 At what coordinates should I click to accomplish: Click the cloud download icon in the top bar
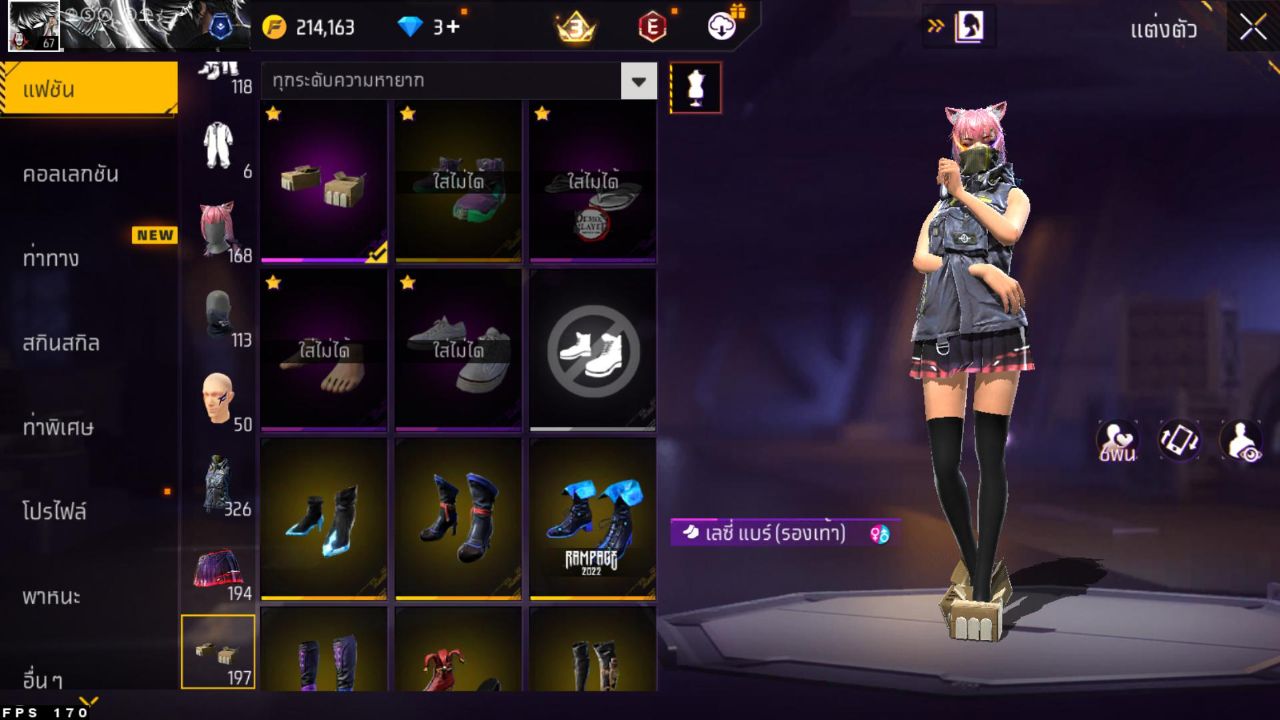click(720, 27)
